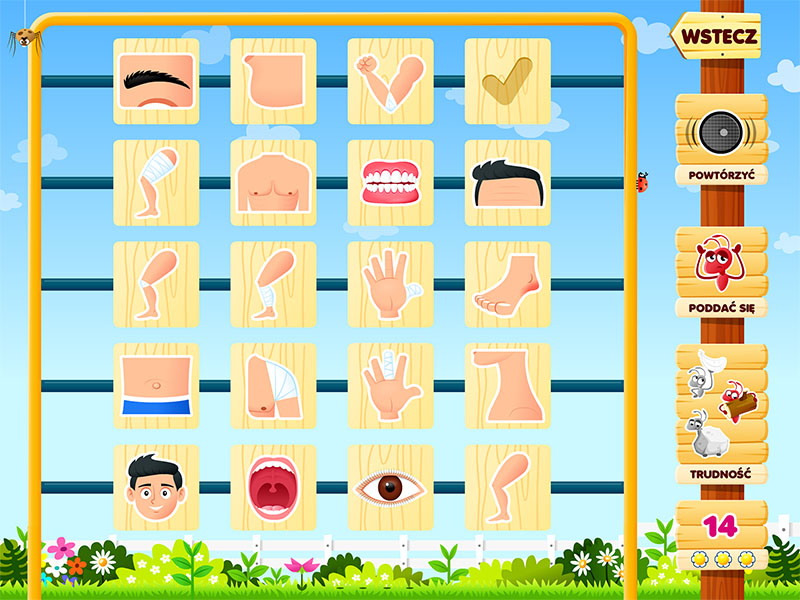Select the eyebrow tile

pos(156,81)
